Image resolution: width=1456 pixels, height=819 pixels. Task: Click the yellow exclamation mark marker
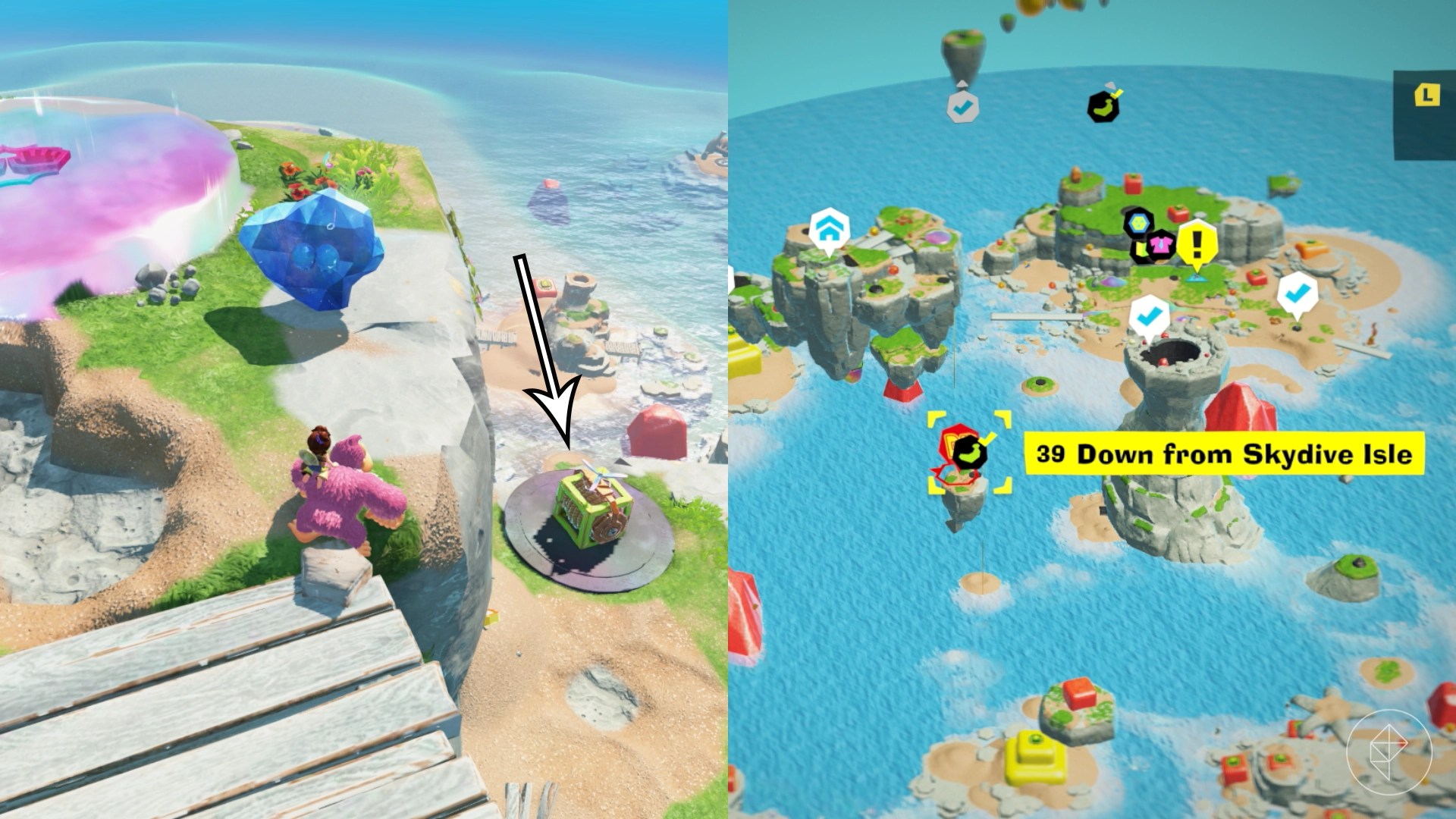(1197, 243)
